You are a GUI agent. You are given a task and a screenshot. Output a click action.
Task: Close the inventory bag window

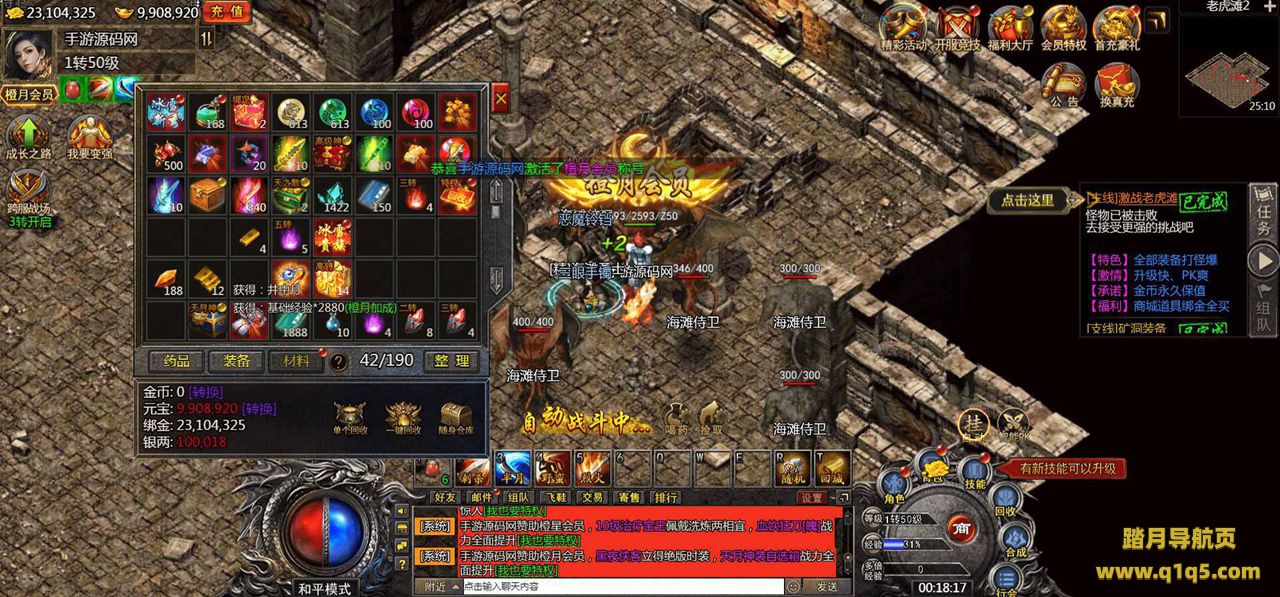(x=500, y=98)
